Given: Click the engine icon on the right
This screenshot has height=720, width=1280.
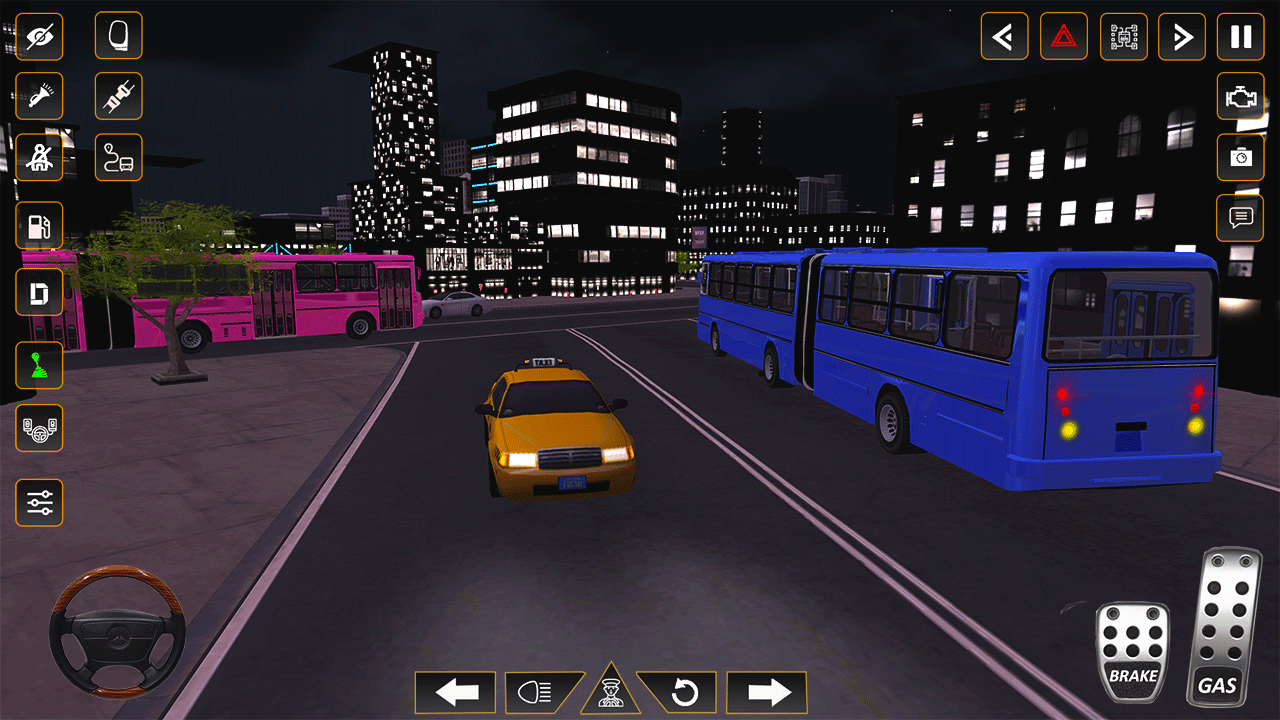Looking at the screenshot, I should [x=1241, y=97].
